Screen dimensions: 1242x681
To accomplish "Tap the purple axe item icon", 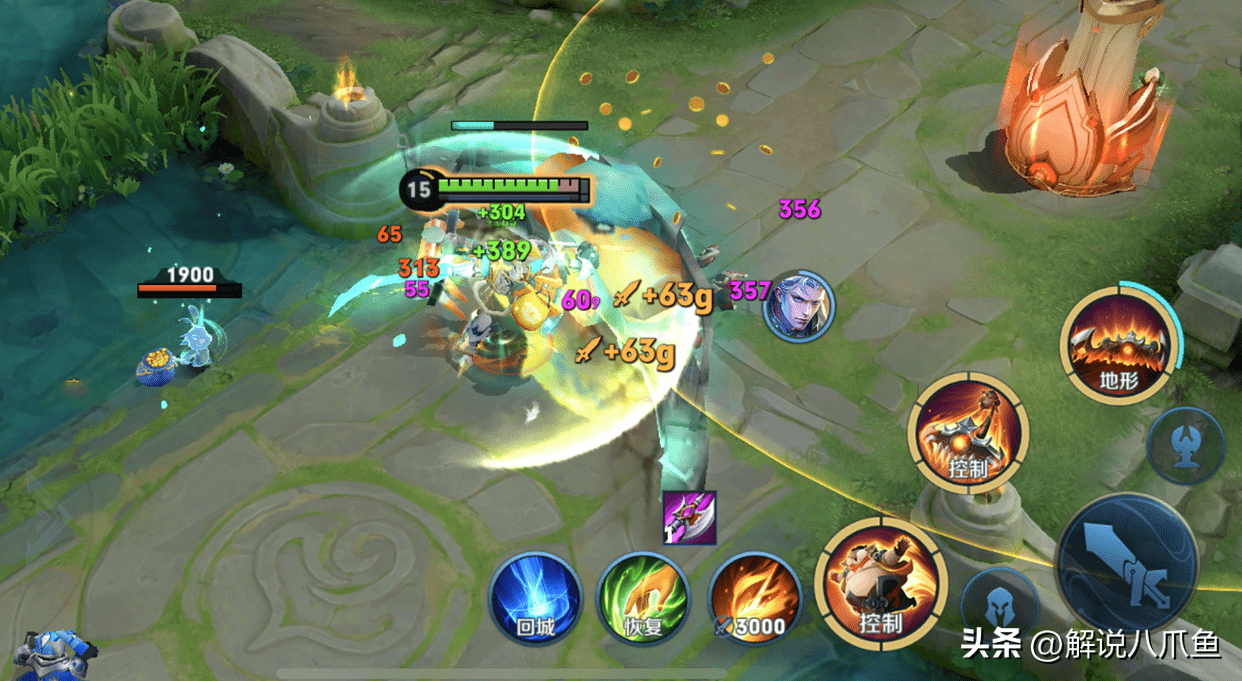I will click(x=690, y=519).
